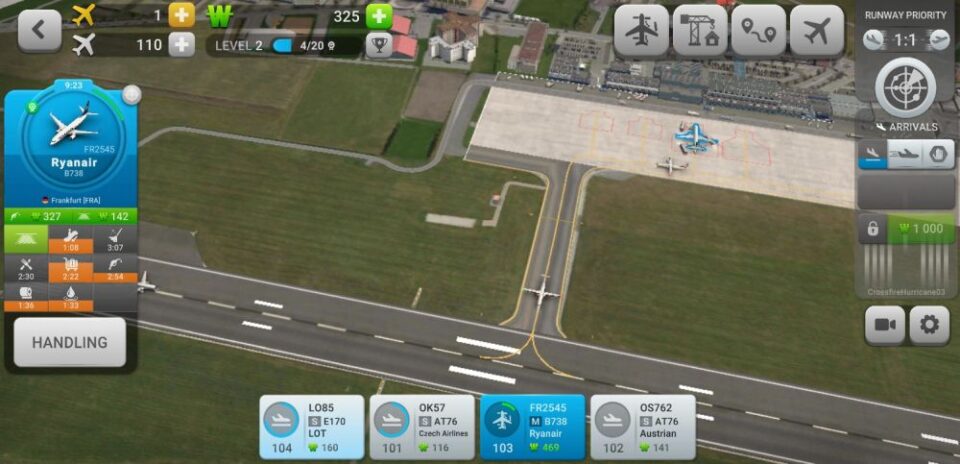The width and height of the screenshot is (960, 464).
Task: Switch to the arrivals tab
Action: pos(873,154)
